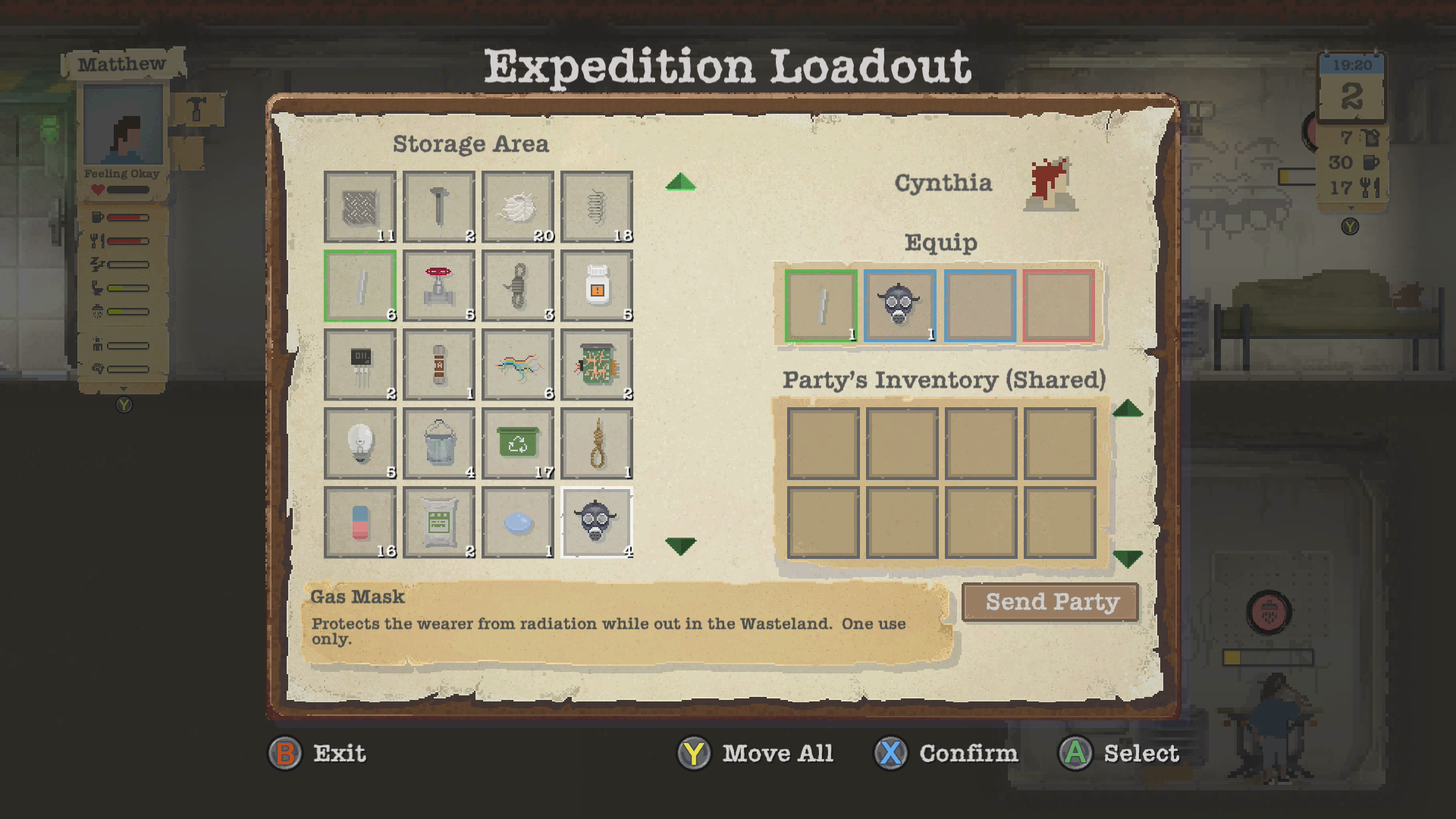1456x819 pixels.
Task: Pick the valve with red handle
Action: 439,286
